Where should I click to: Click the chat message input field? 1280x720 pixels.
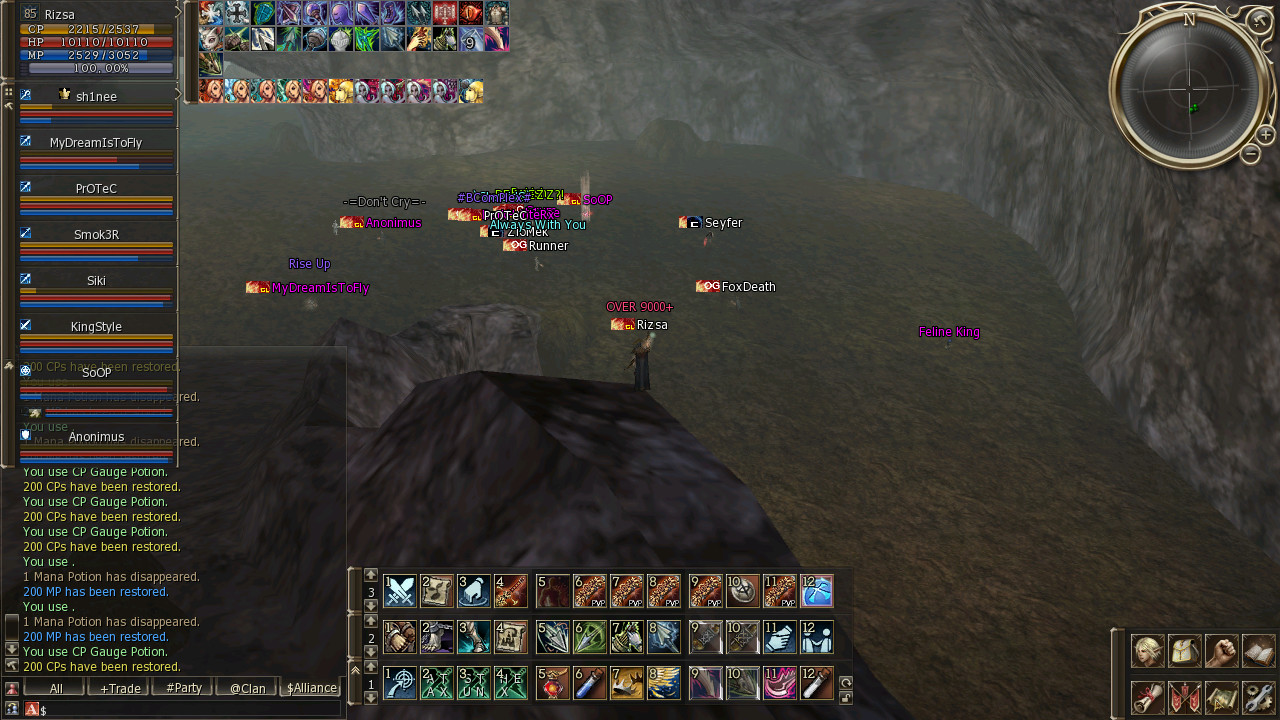[190, 709]
